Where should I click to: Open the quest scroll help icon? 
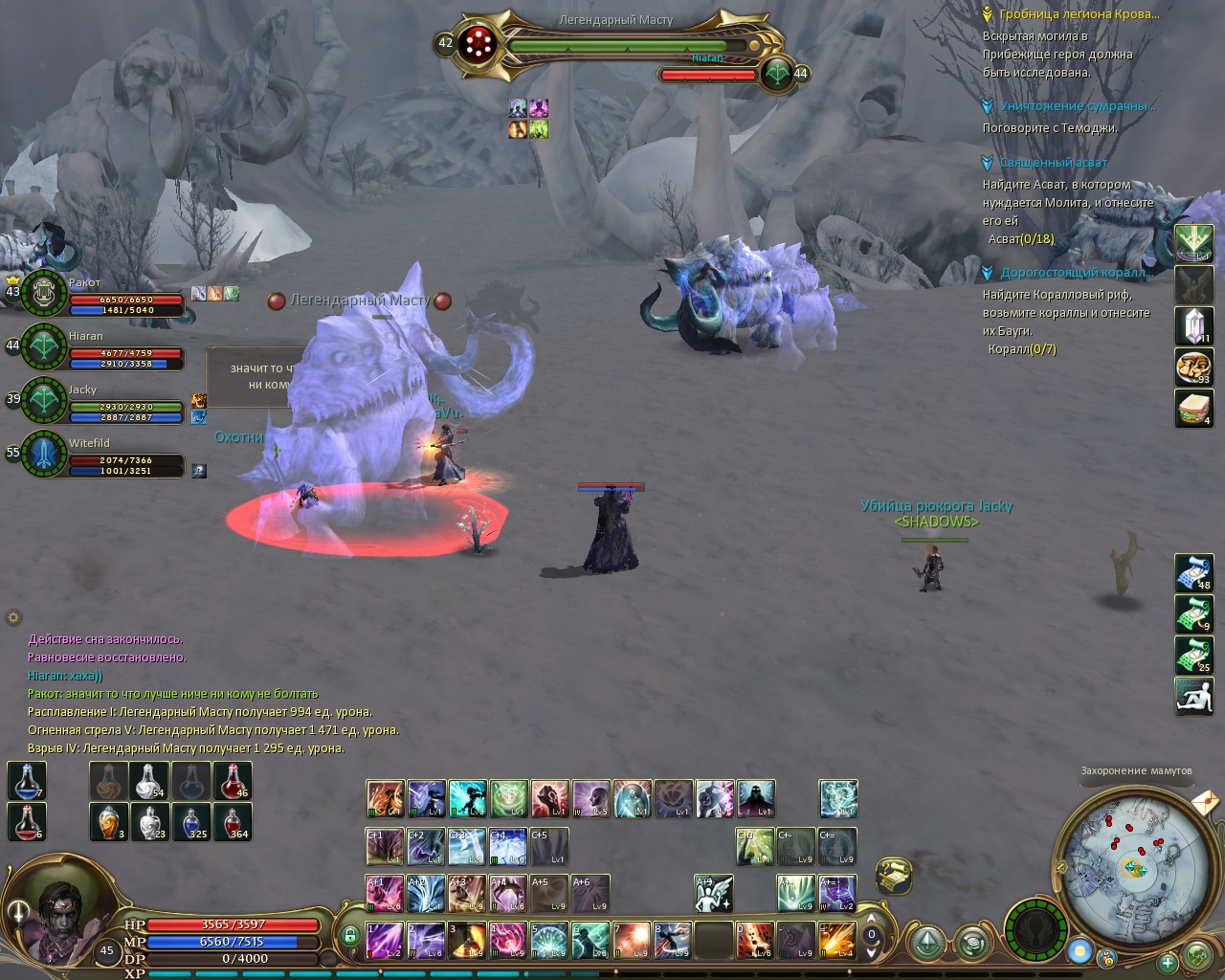893,875
